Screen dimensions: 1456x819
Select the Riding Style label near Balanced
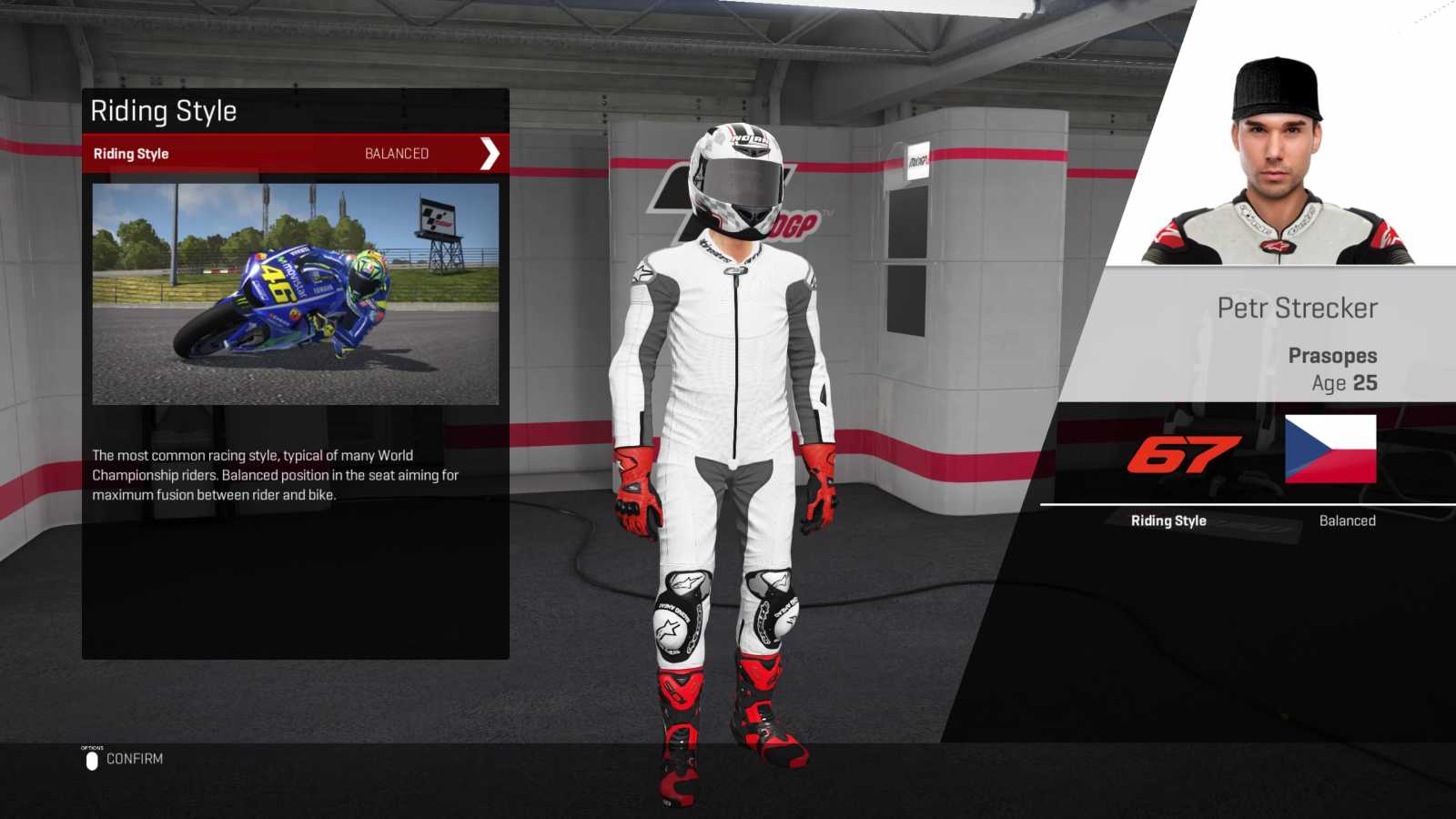point(1168,521)
